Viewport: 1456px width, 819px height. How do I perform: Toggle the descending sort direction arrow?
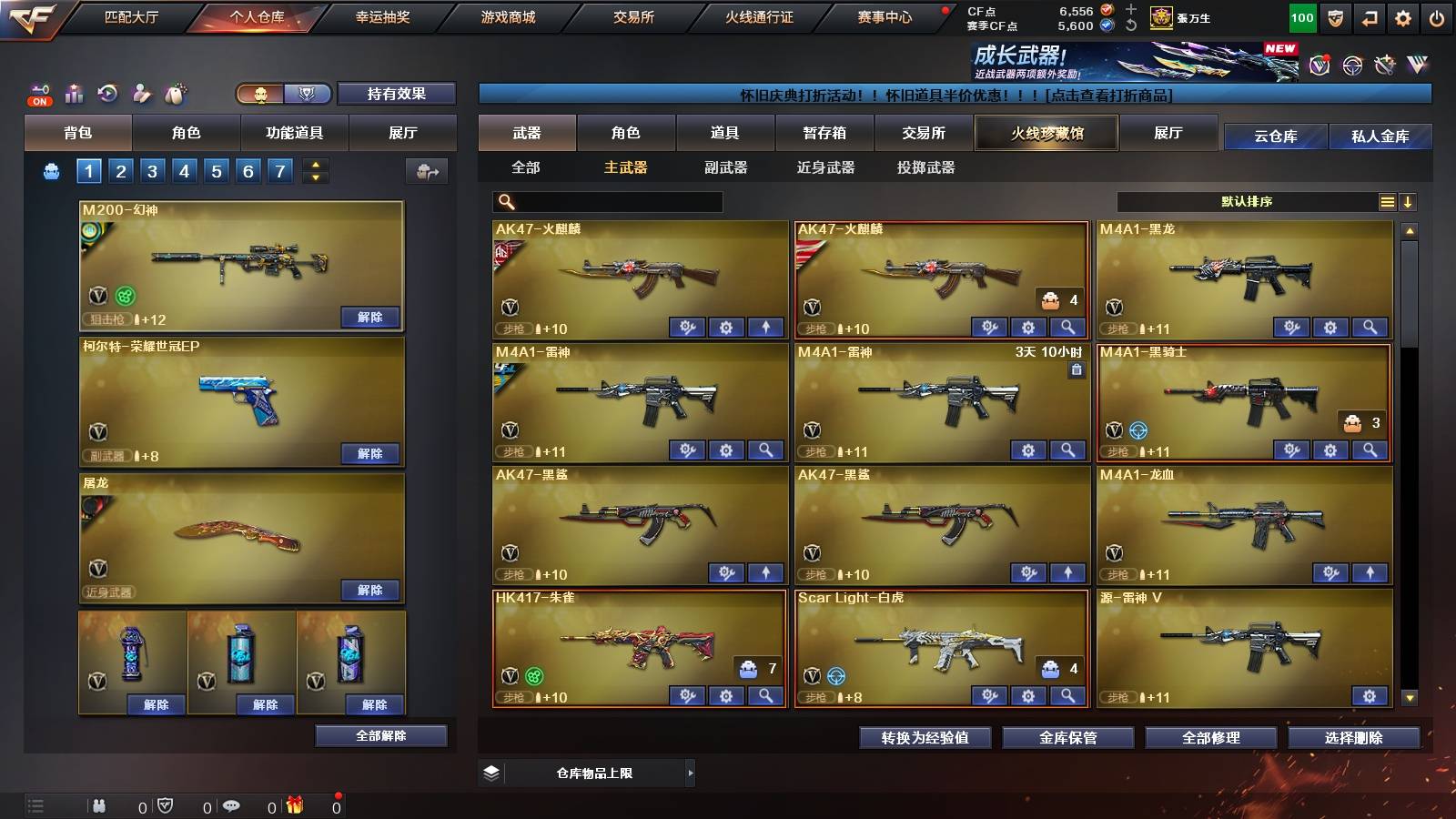[x=1408, y=202]
